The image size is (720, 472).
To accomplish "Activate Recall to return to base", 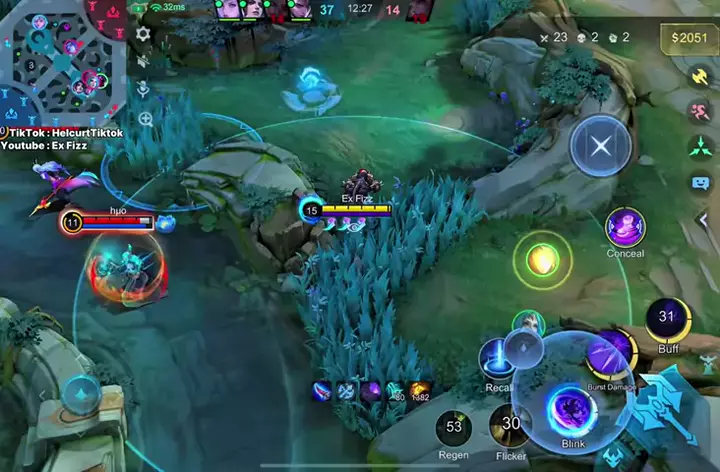I will point(497,359).
